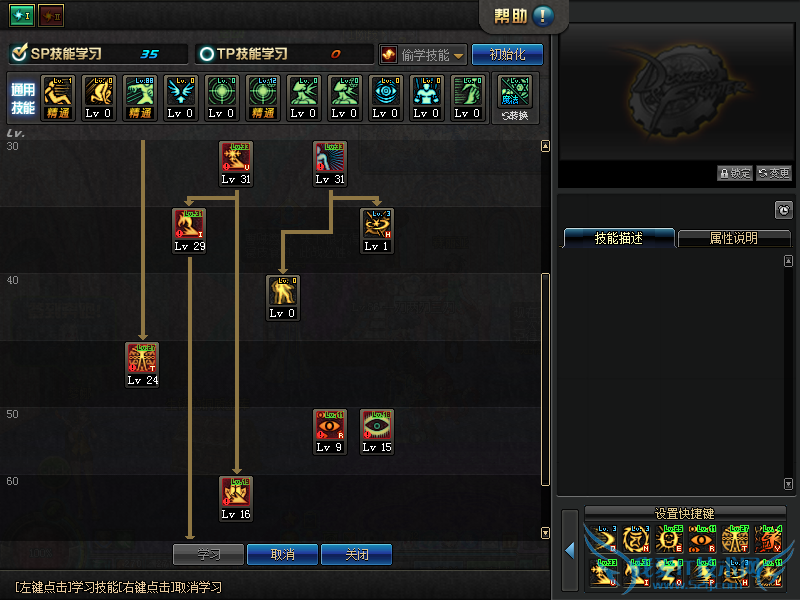Click the 学习 (learn) button
Image resolution: width=800 pixels, height=600 pixels.
pos(208,554)
